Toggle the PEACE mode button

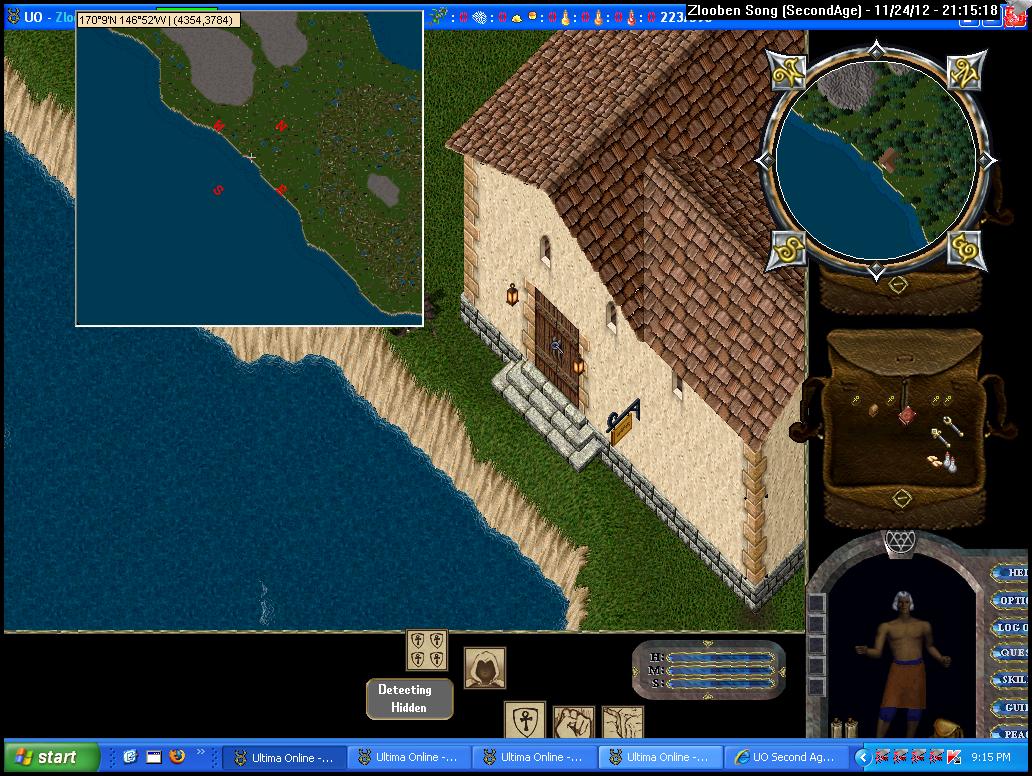pyautogui.click(x=1012, y=733)
